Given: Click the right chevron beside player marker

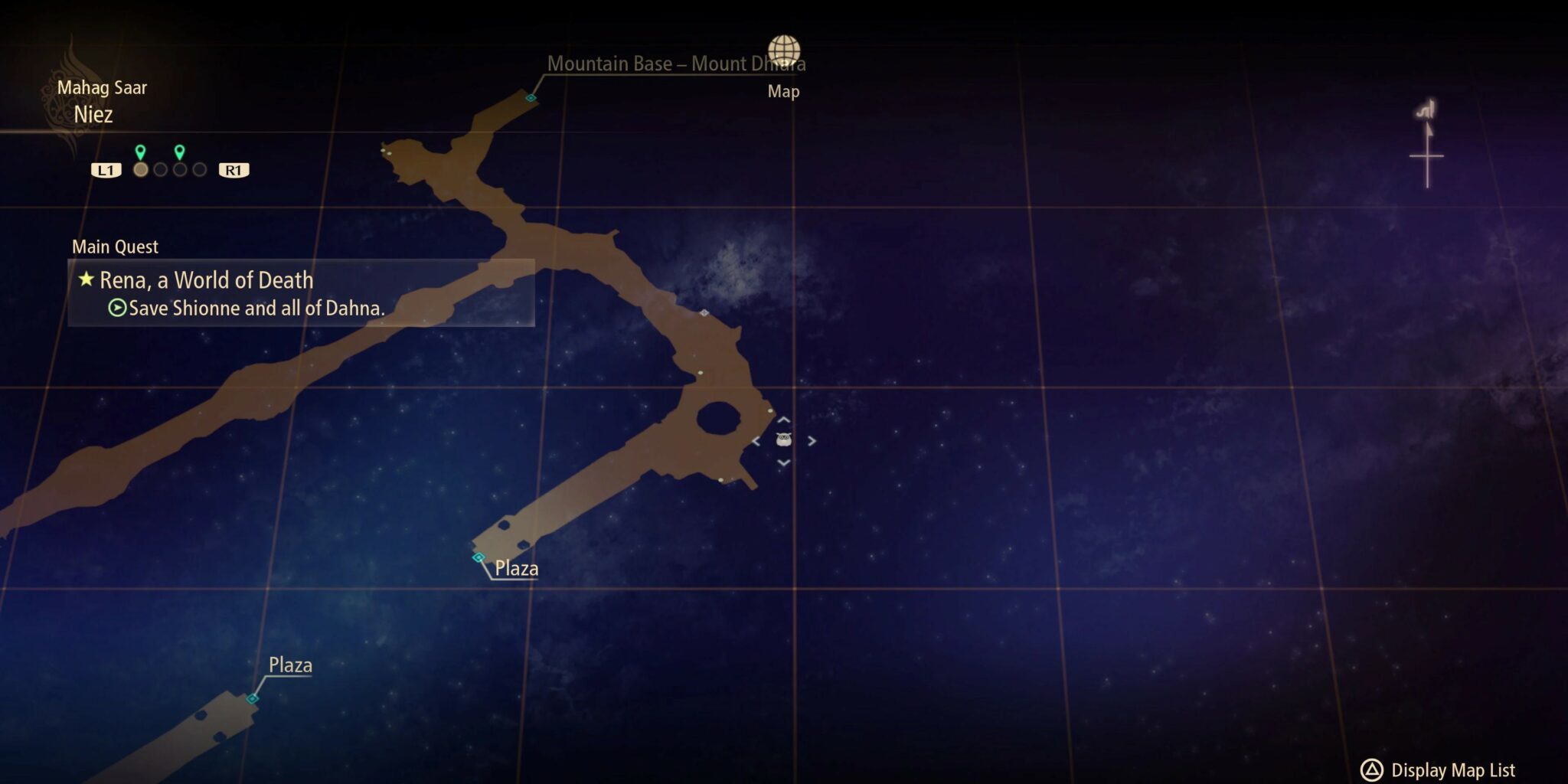Looking at the screenshot, I should 811,441.
